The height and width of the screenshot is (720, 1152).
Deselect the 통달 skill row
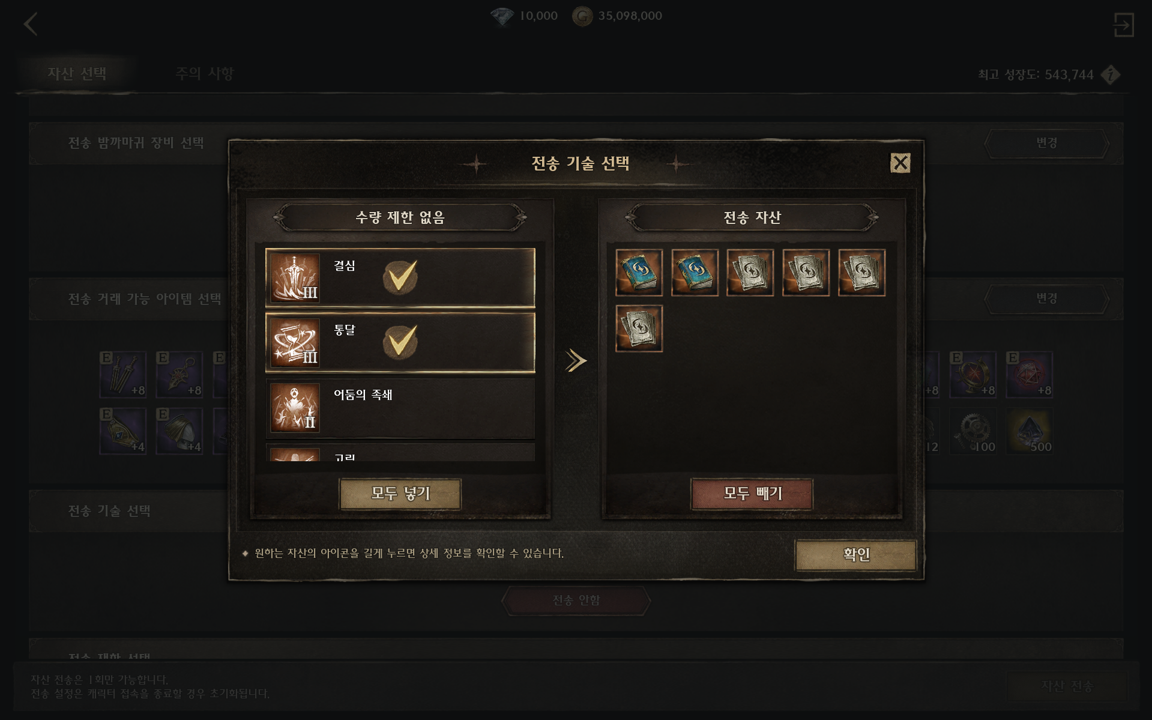pos(400,342)
